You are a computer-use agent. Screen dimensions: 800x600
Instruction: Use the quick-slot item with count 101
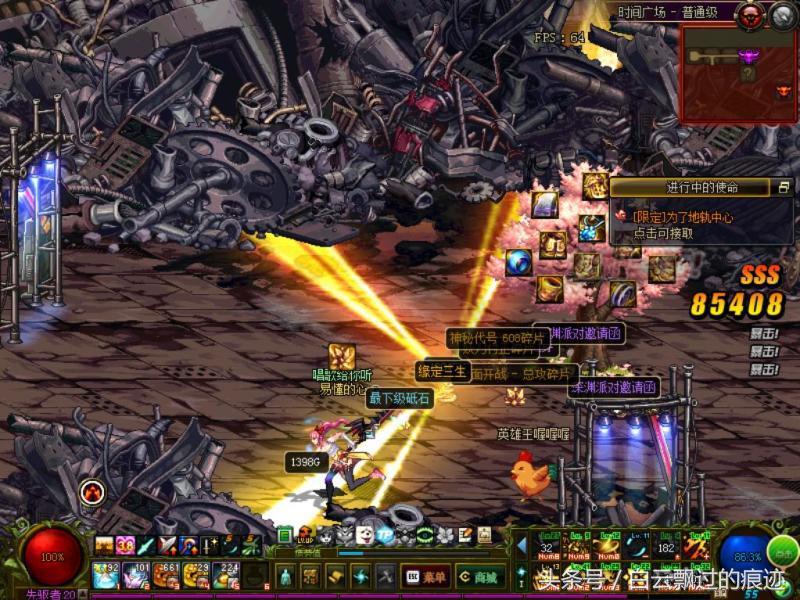(135, 575)
